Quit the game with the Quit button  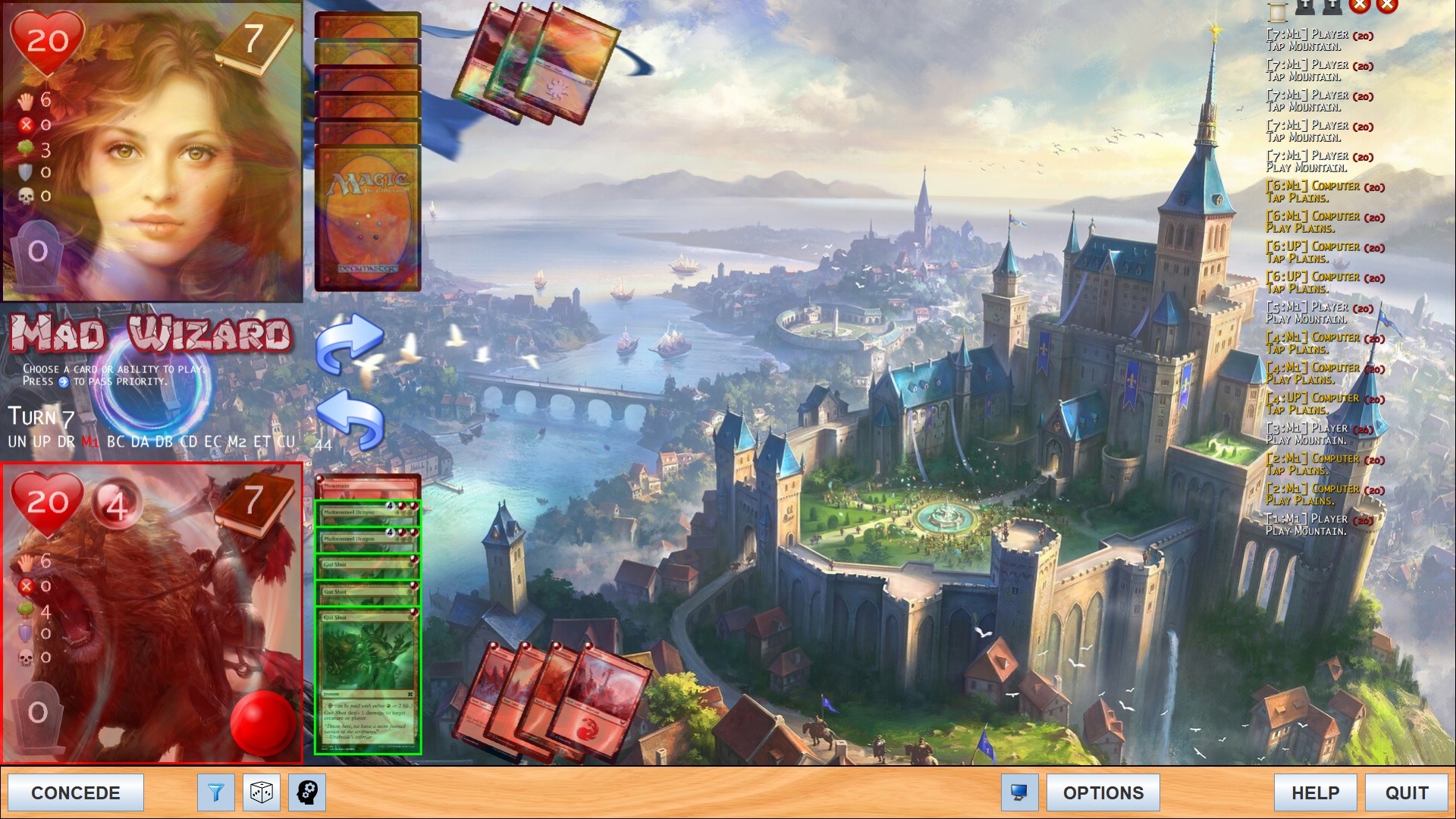point(1406,792)
